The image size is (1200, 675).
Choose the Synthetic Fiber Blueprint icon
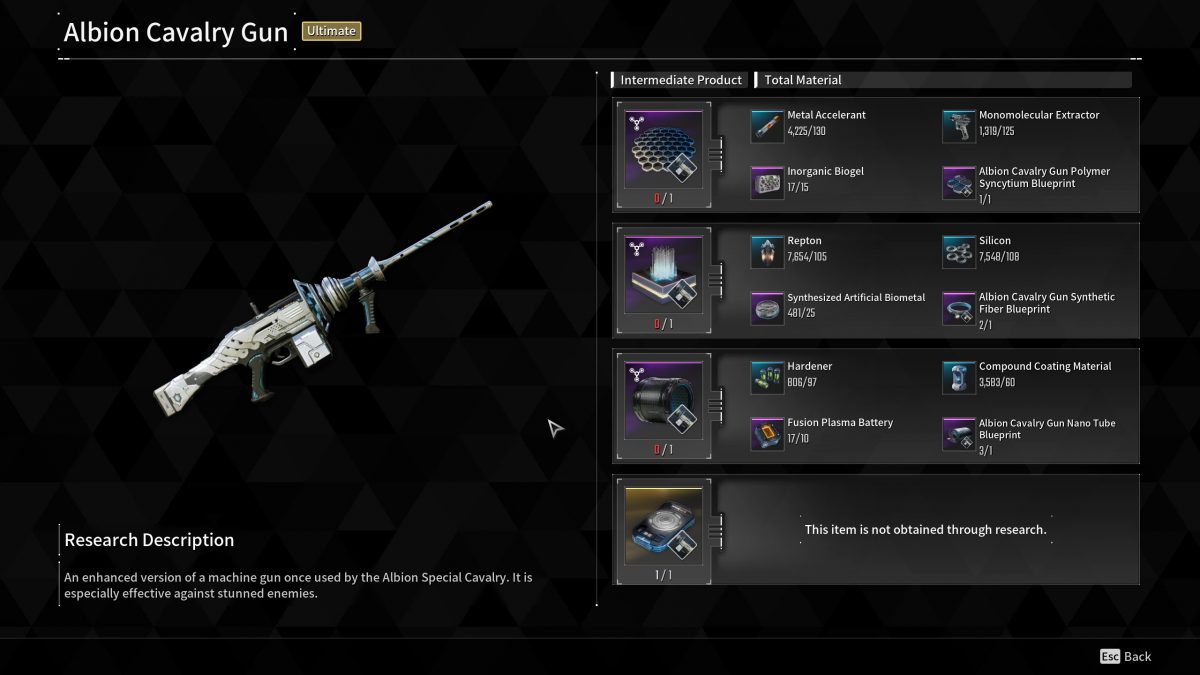tap(959, 308)
